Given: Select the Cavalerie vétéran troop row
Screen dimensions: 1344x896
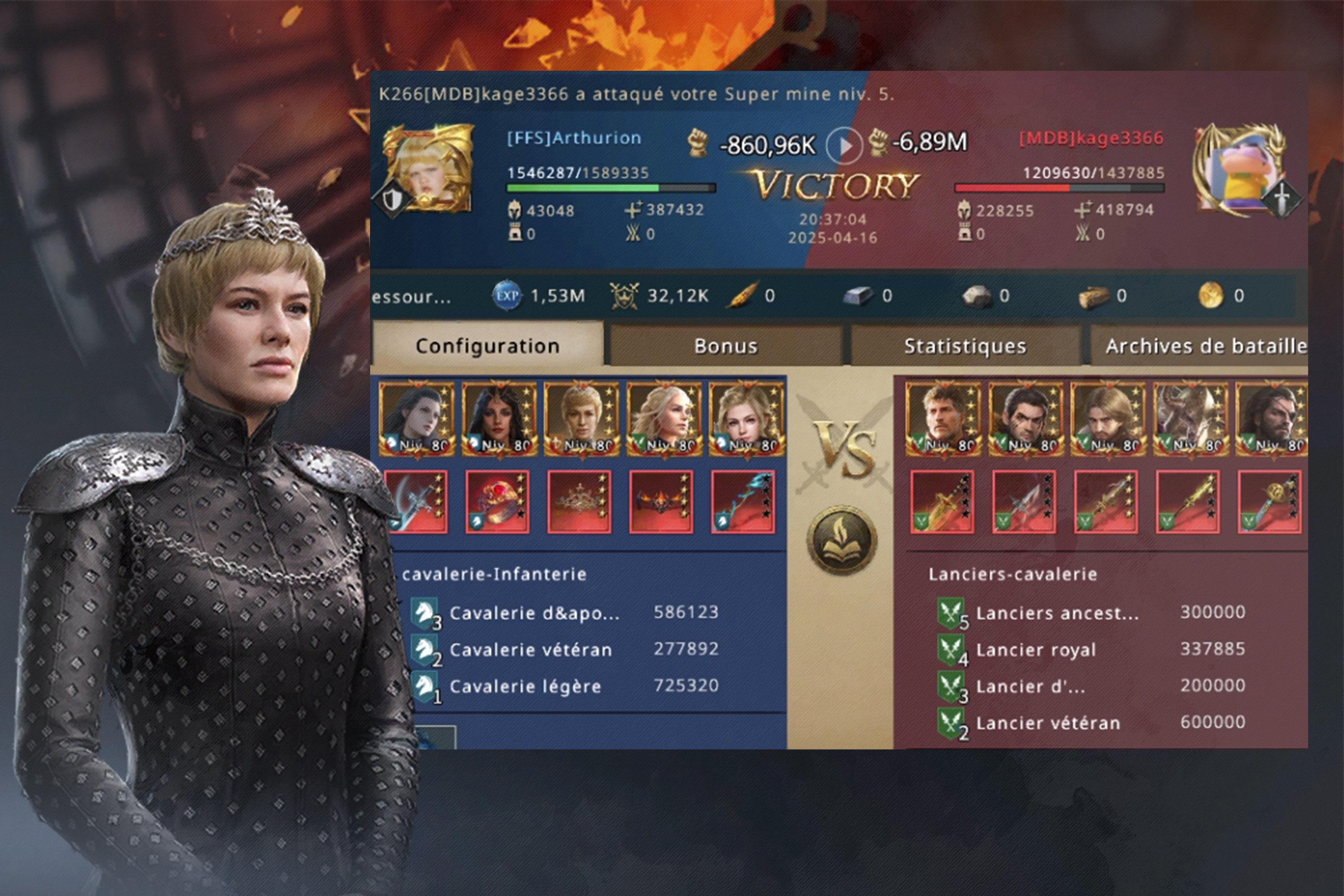Looking at the screenshot, I should (x=566, y=649).
